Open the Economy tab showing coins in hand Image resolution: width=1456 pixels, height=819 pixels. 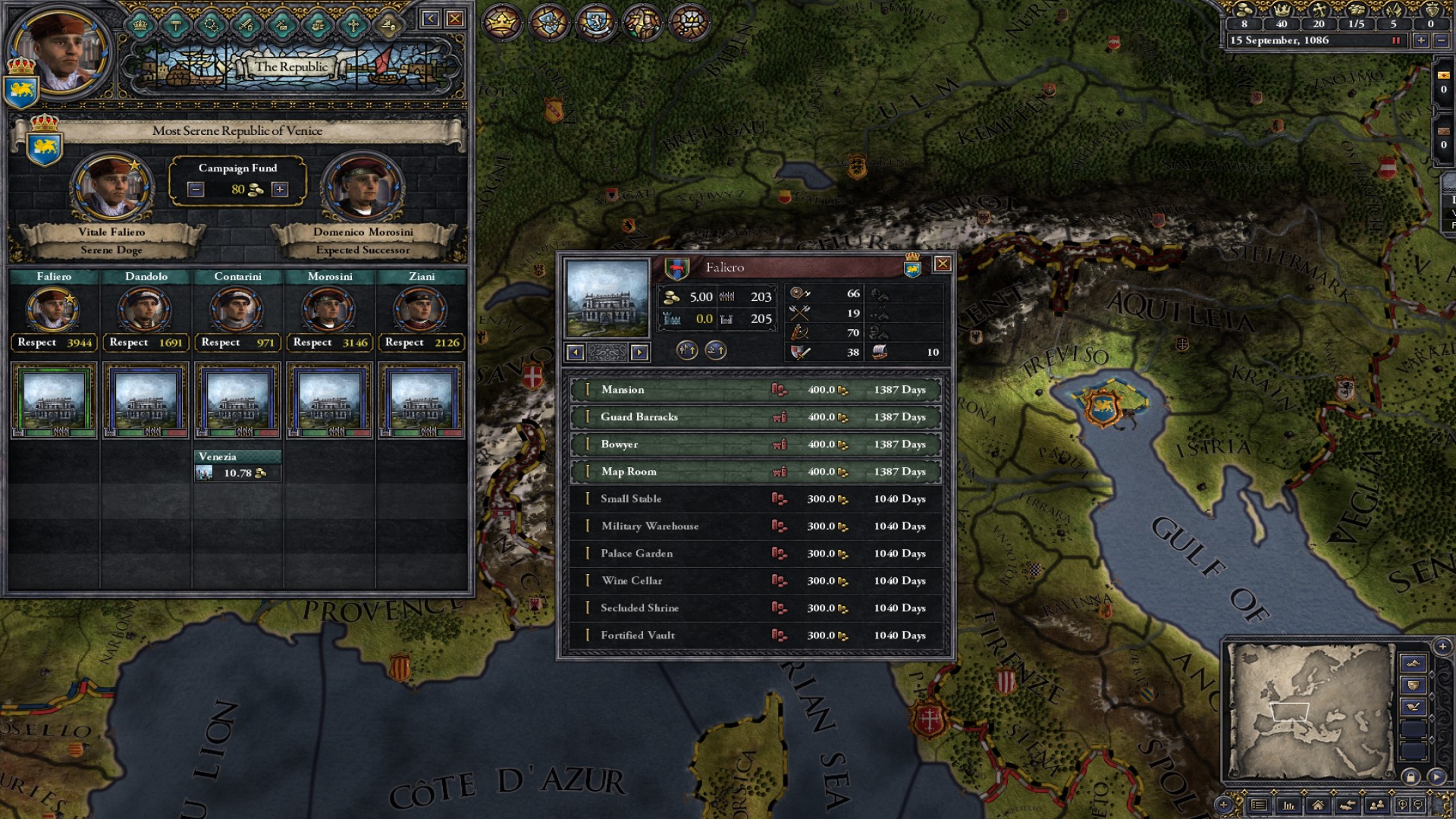coord(319,24)
